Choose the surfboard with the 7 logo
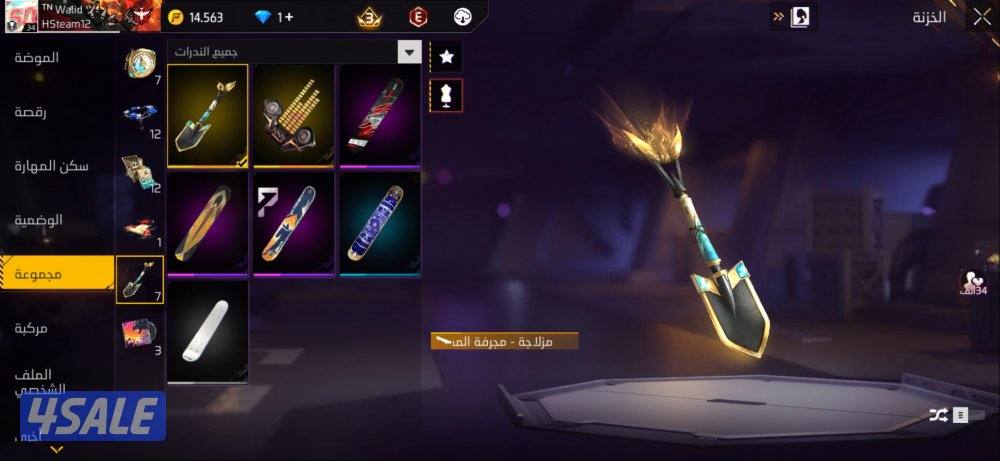The image size is (1000, 461). (x=294, y=223)
